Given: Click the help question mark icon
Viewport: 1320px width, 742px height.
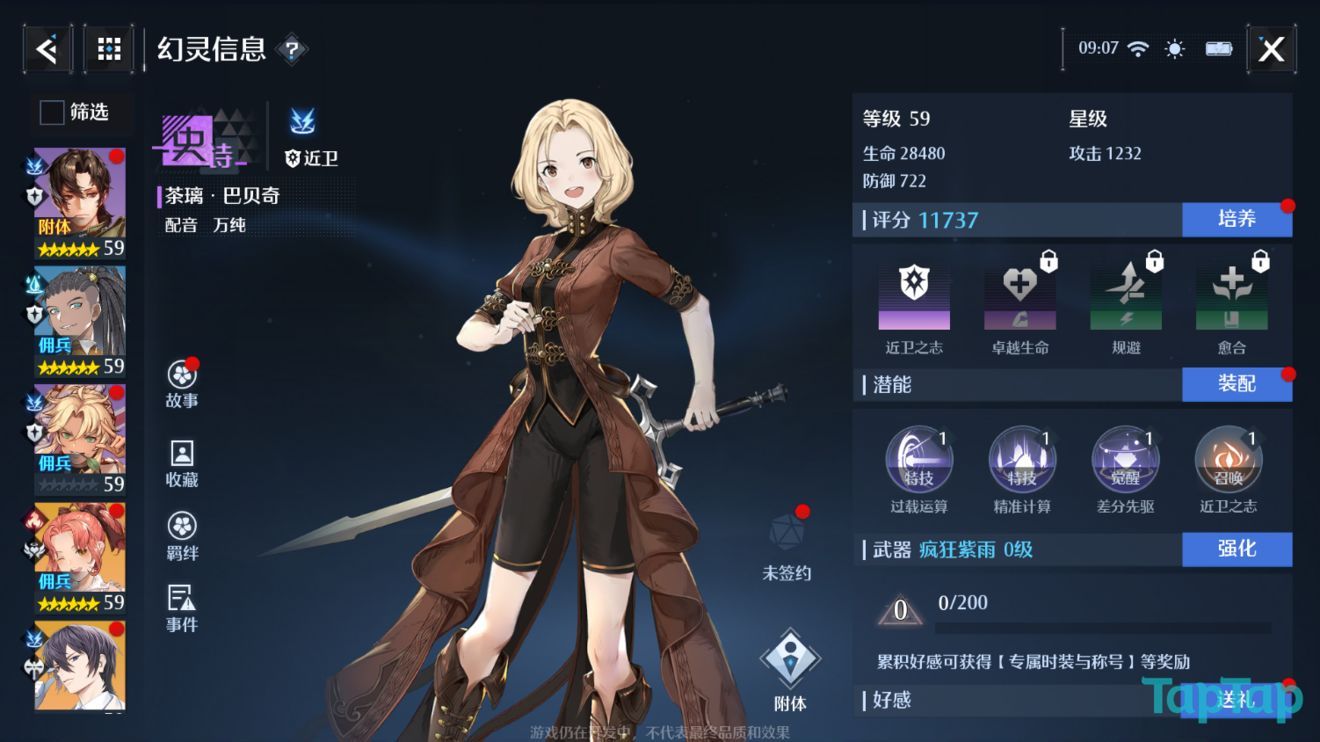Looking at the screenshot, I should 291,47.
